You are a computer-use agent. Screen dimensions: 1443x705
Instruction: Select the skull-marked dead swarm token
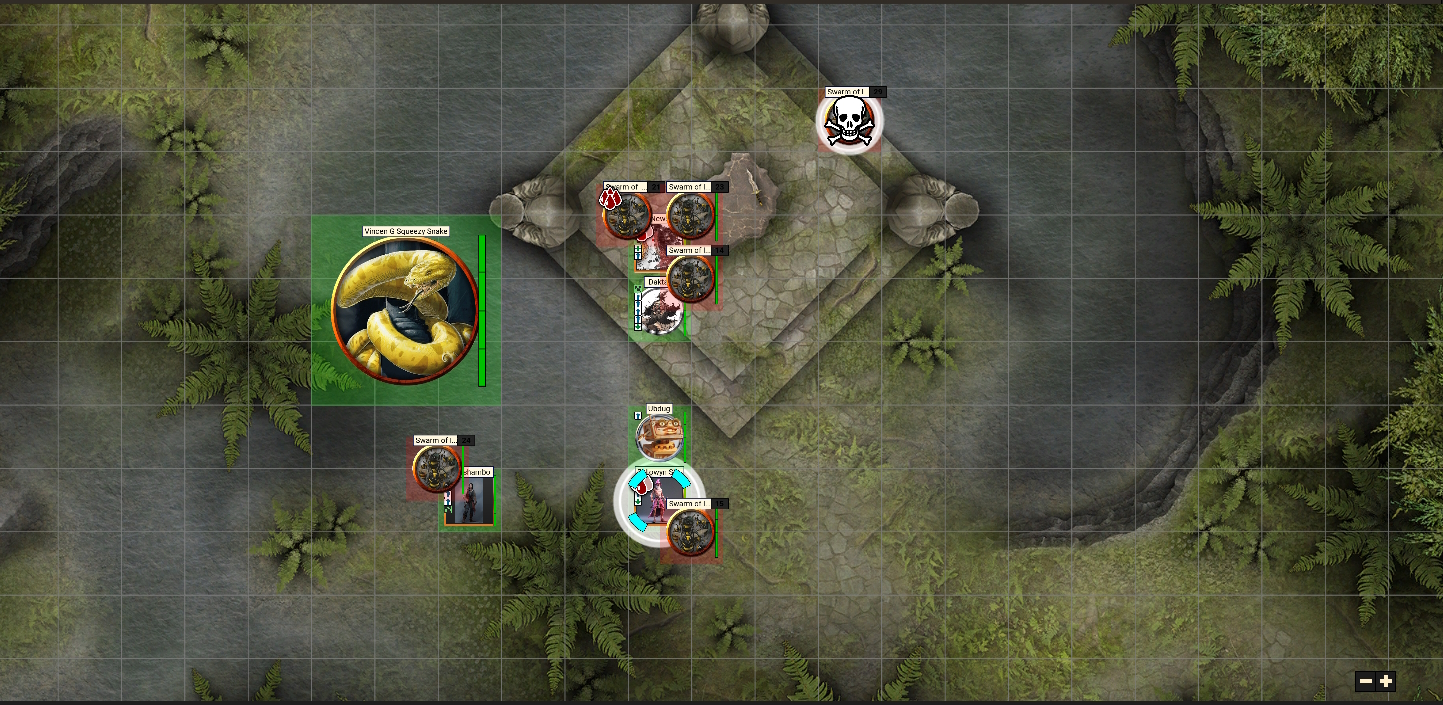pos(849,122)
